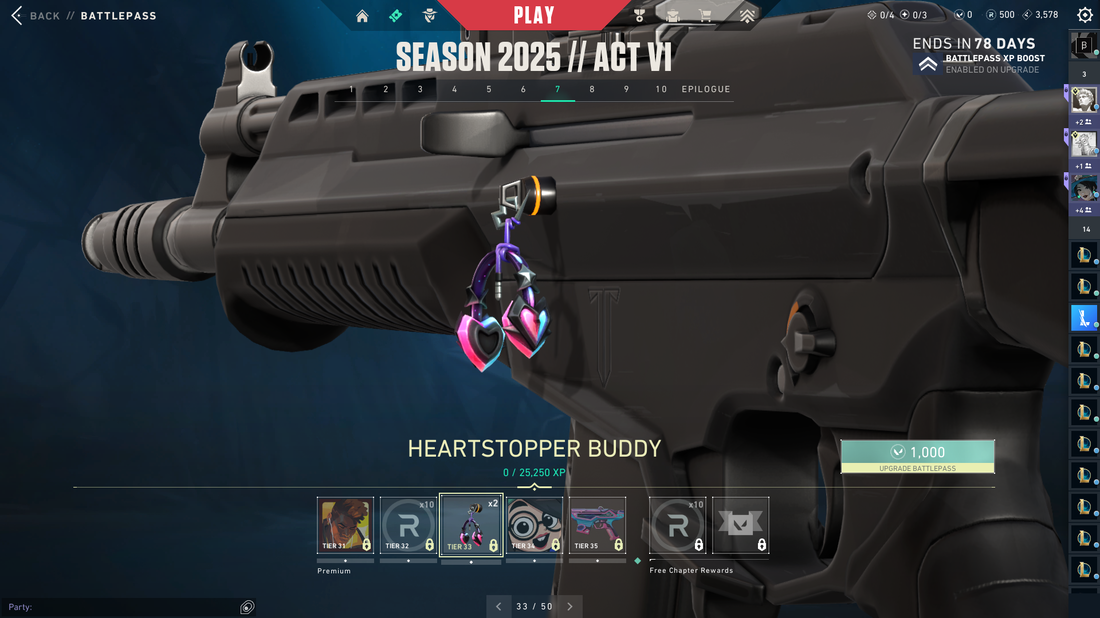1100x618 pixels.
Task: Upgrade Battlepass for 1,000 VP
Action: pos(917,456)
